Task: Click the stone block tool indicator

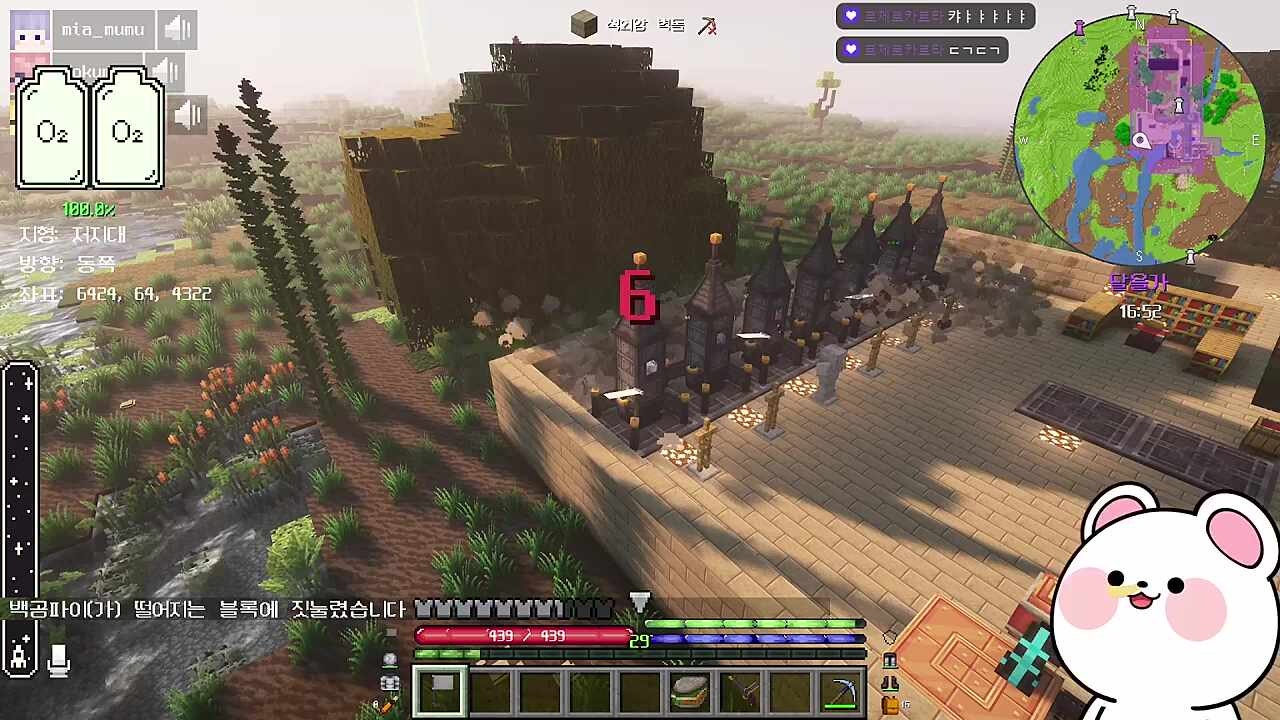Action: [584, 25]
